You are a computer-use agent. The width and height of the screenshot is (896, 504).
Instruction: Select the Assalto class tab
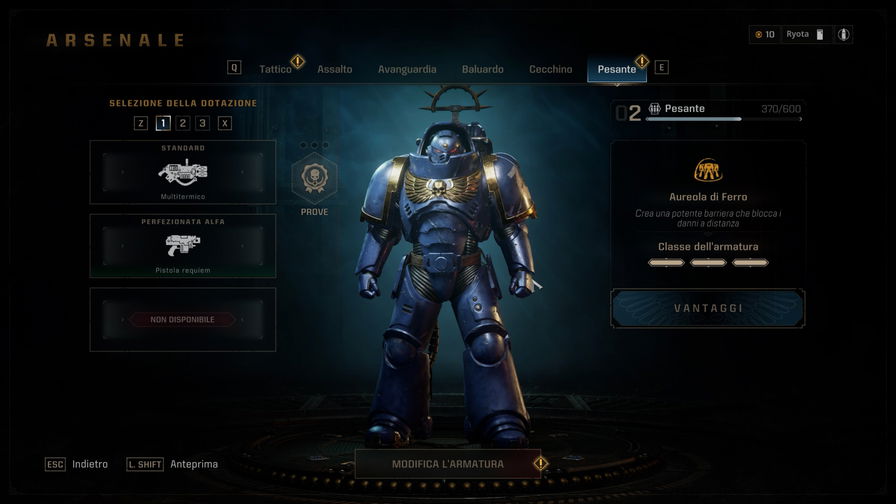[x=335, y=69]
